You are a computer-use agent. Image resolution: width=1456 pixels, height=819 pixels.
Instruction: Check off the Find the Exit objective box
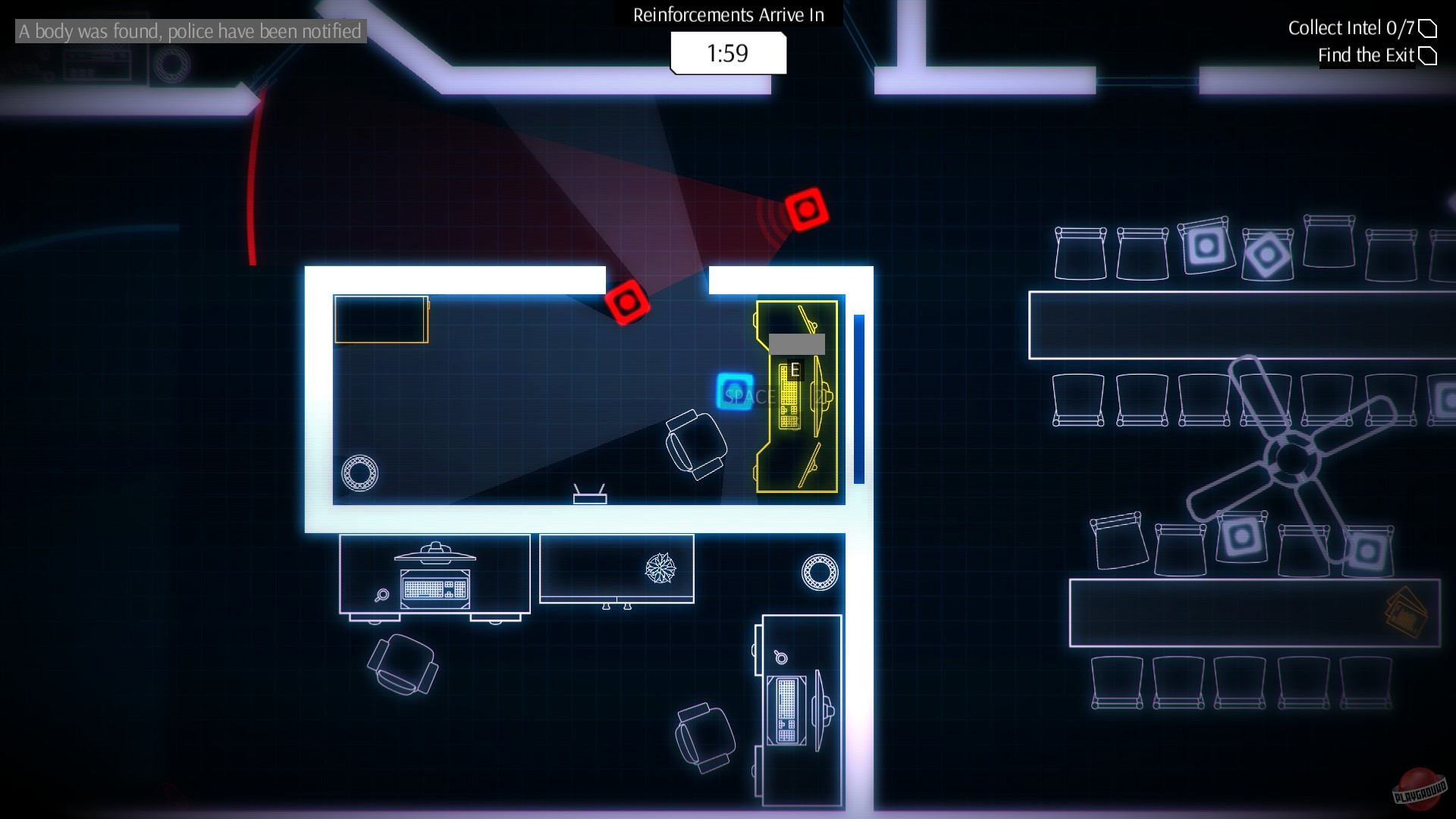1429,55
